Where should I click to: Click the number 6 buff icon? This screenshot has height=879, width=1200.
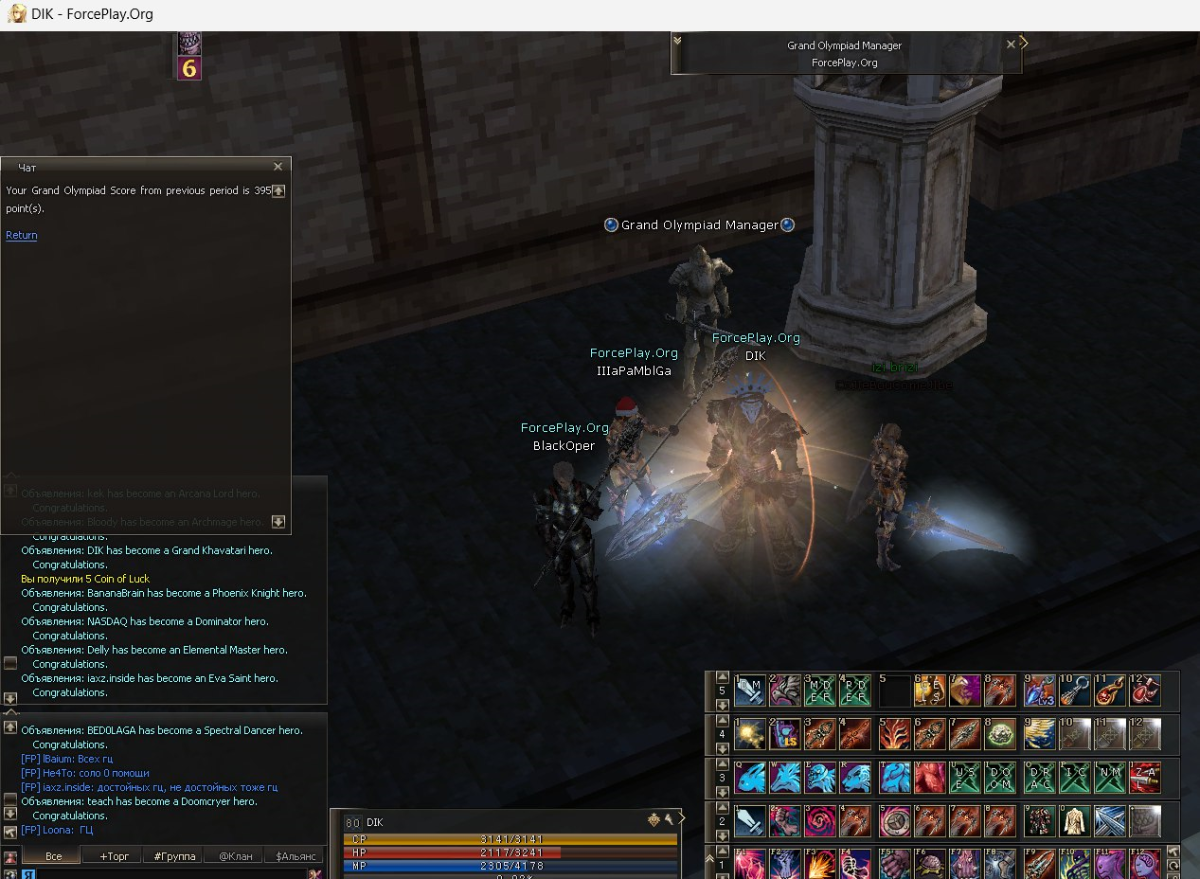pyautogui.click(x=189, y=68)
